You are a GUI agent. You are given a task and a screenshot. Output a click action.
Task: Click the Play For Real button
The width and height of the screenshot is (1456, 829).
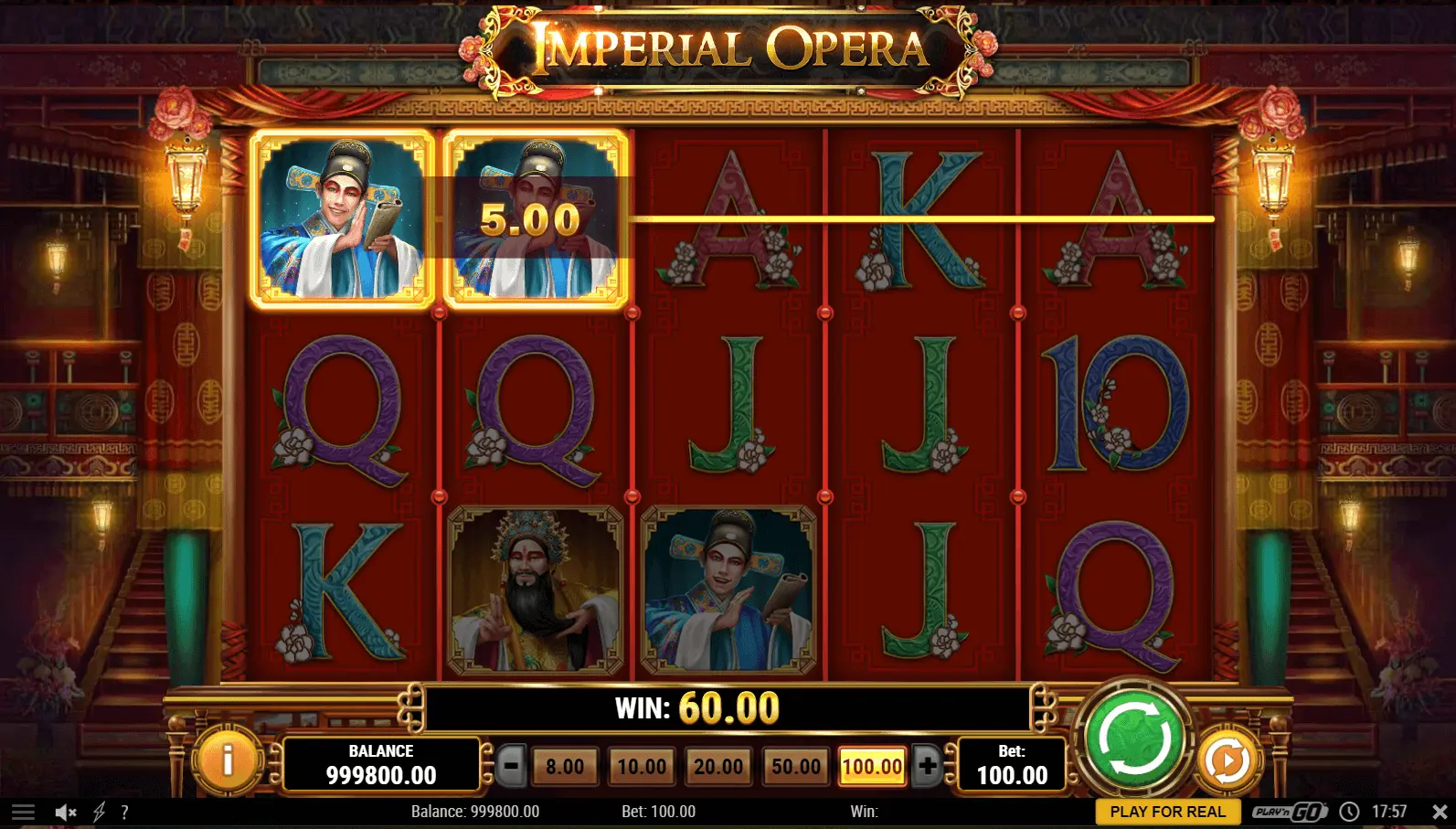1167,812
